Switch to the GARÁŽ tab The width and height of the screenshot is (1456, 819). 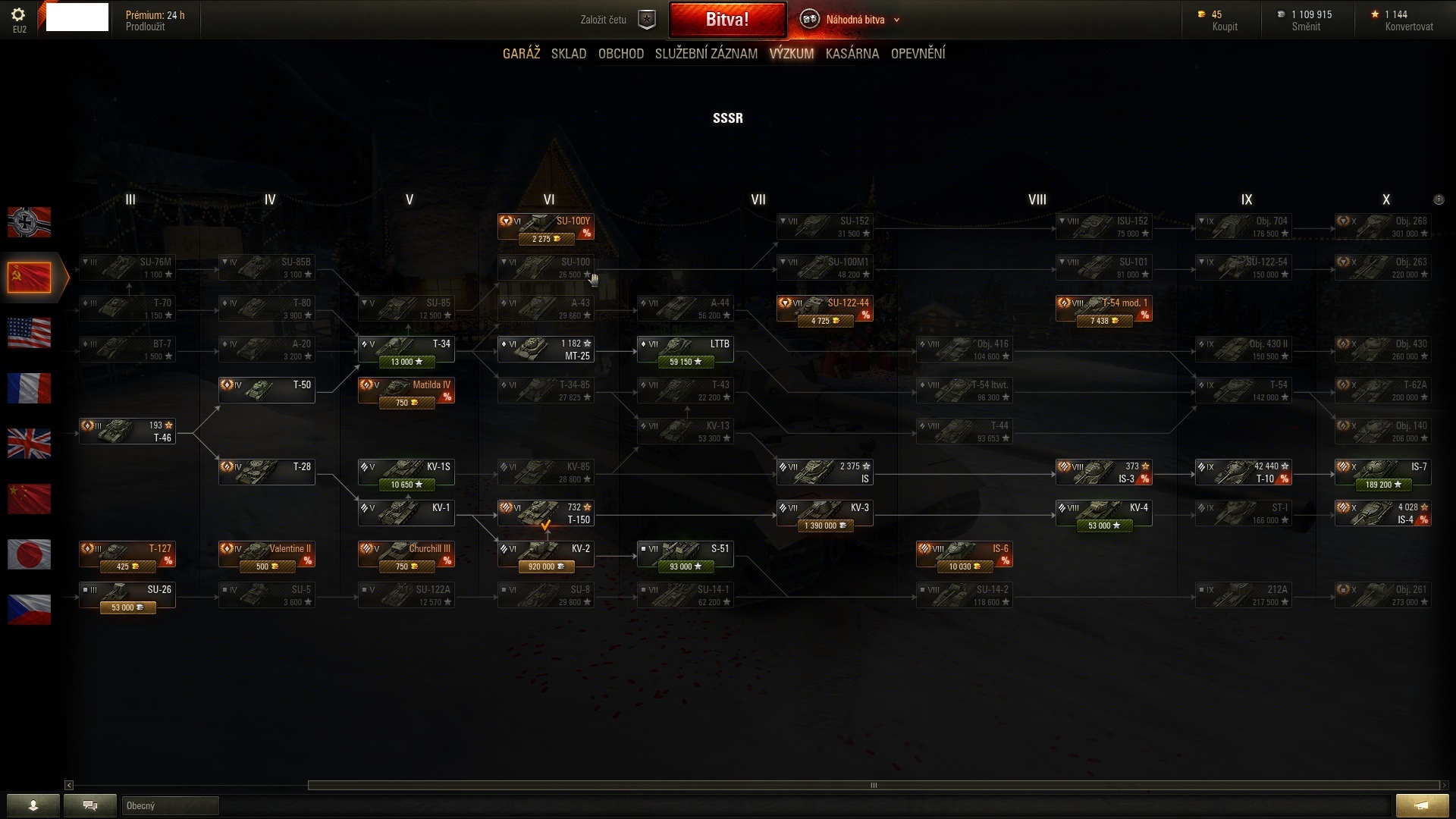click(x=521, y=54)
